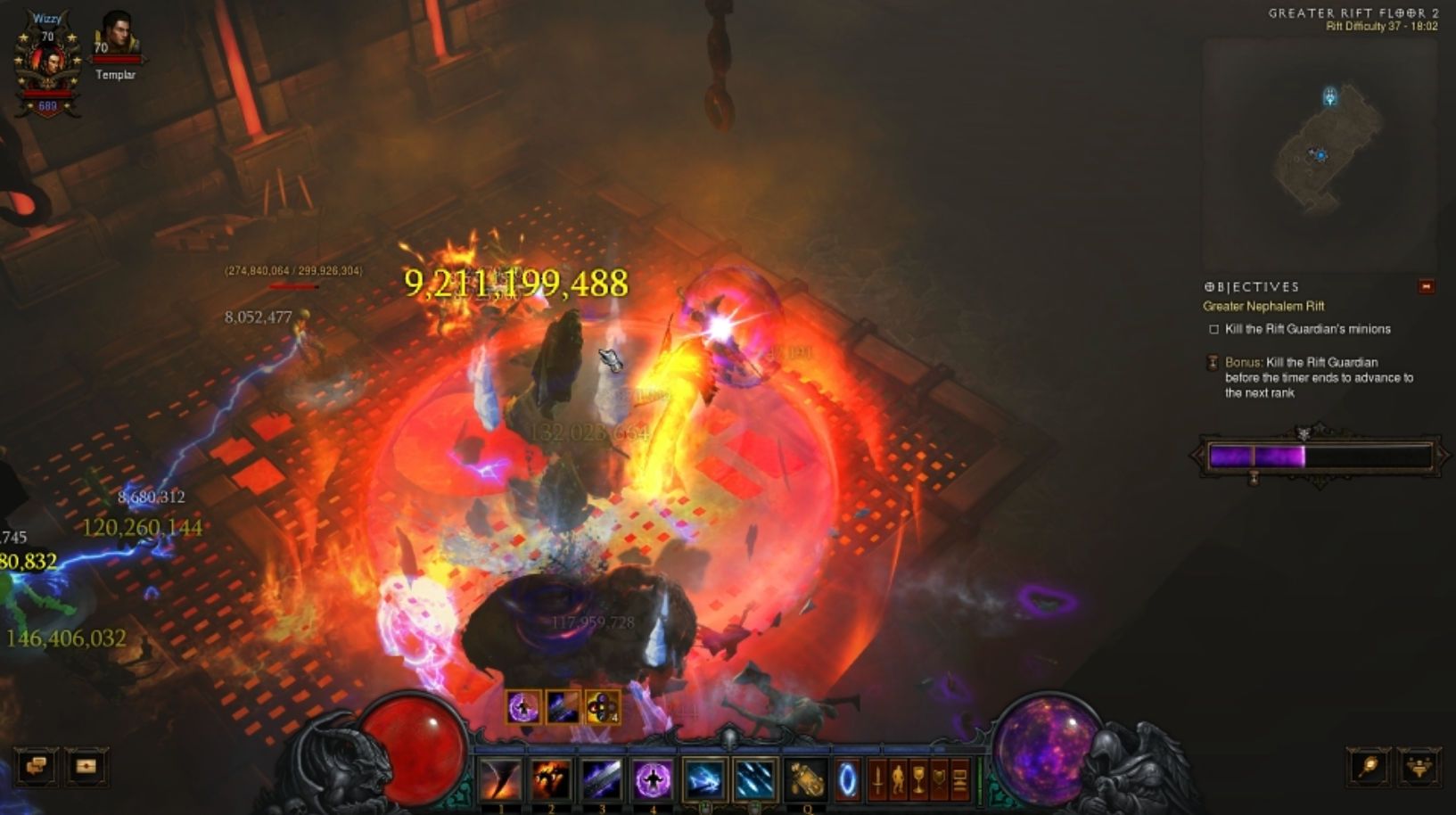
Task: Open the shield-icon menu button
Action: [939, 780]
